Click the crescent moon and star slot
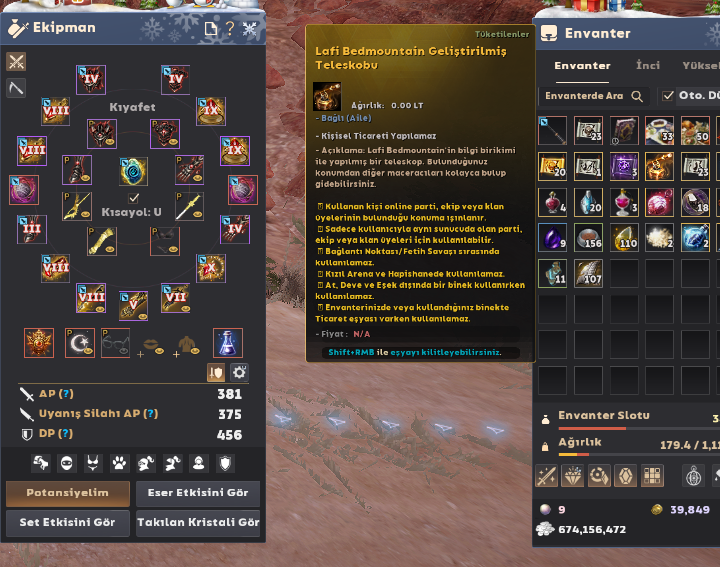 [78, 343]
